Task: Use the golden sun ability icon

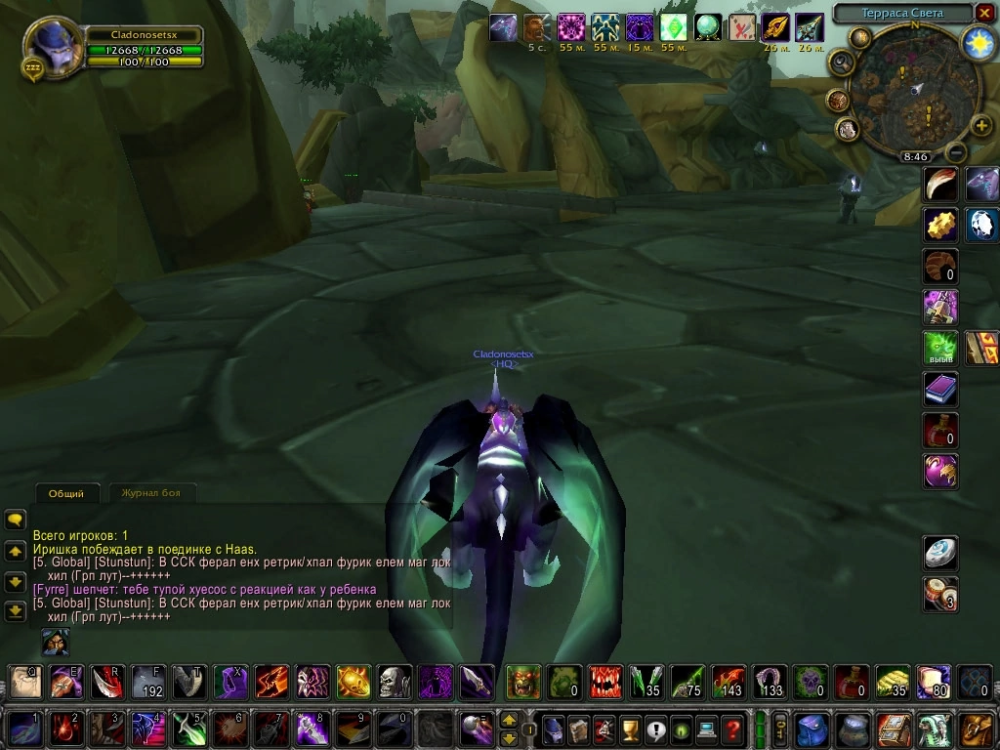Action: pyautogui.click(x=353, y=682)
